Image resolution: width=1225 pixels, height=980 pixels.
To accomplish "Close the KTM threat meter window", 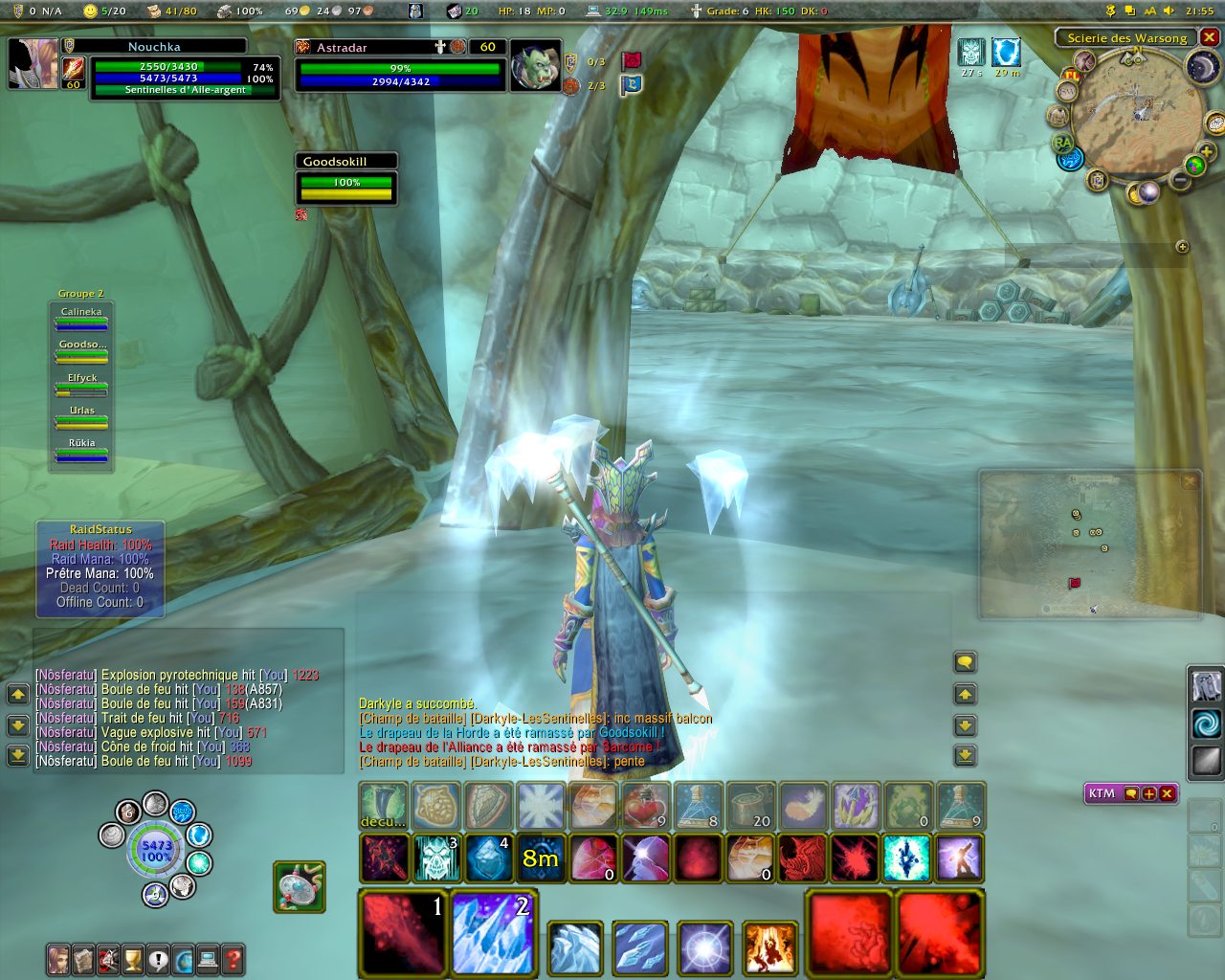I will coord(1167,793).
